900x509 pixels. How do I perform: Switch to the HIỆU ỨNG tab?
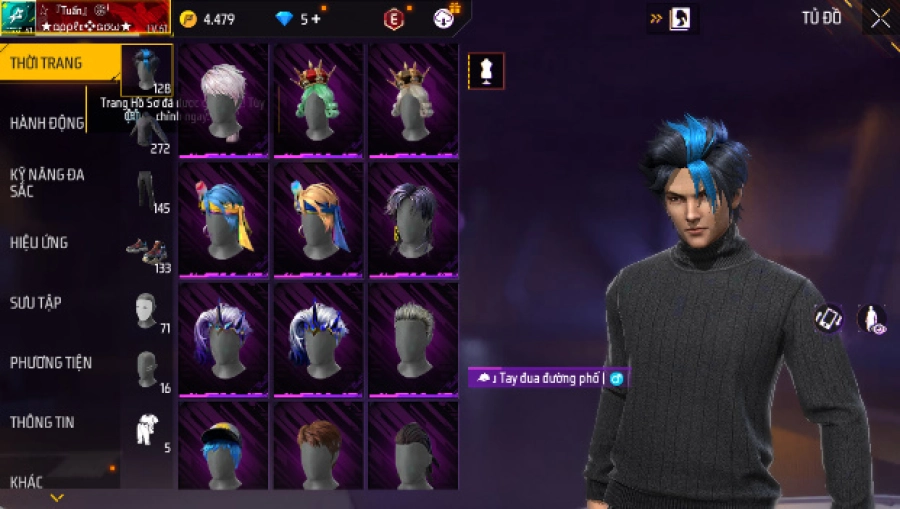click(40, 243)
